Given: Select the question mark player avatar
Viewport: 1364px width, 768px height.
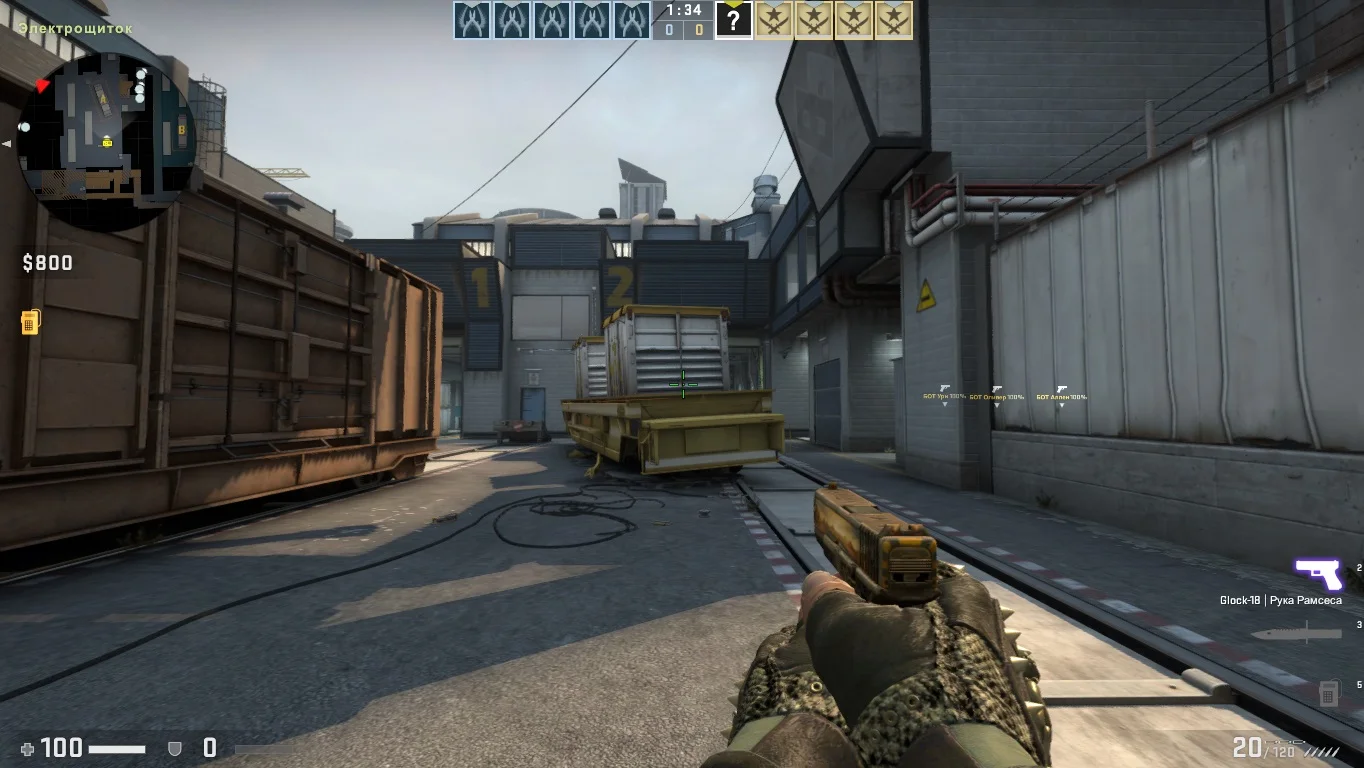Looking at the screenshot, I should point(733,20).
